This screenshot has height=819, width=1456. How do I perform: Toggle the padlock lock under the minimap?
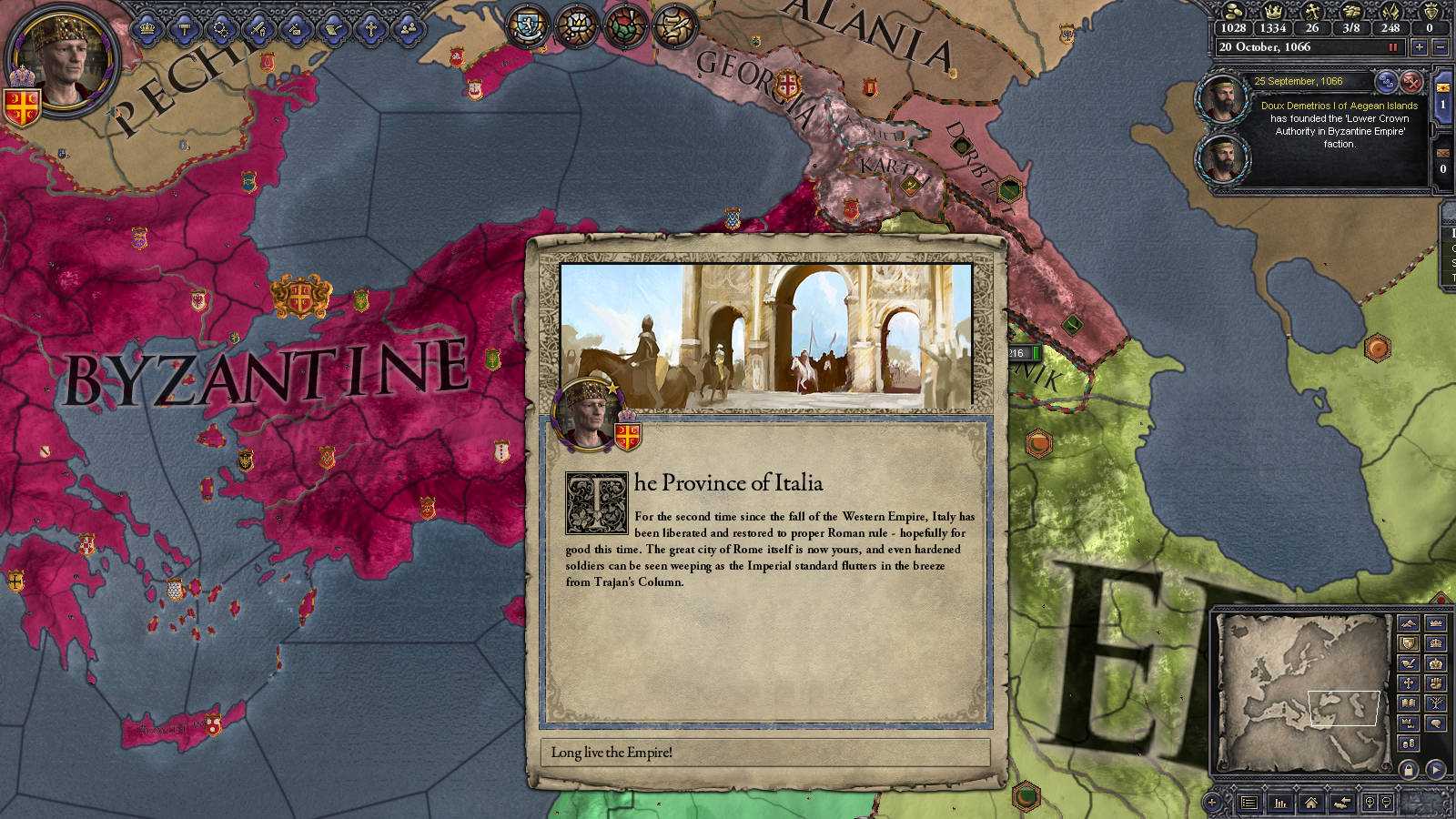tap(1409, 769)
